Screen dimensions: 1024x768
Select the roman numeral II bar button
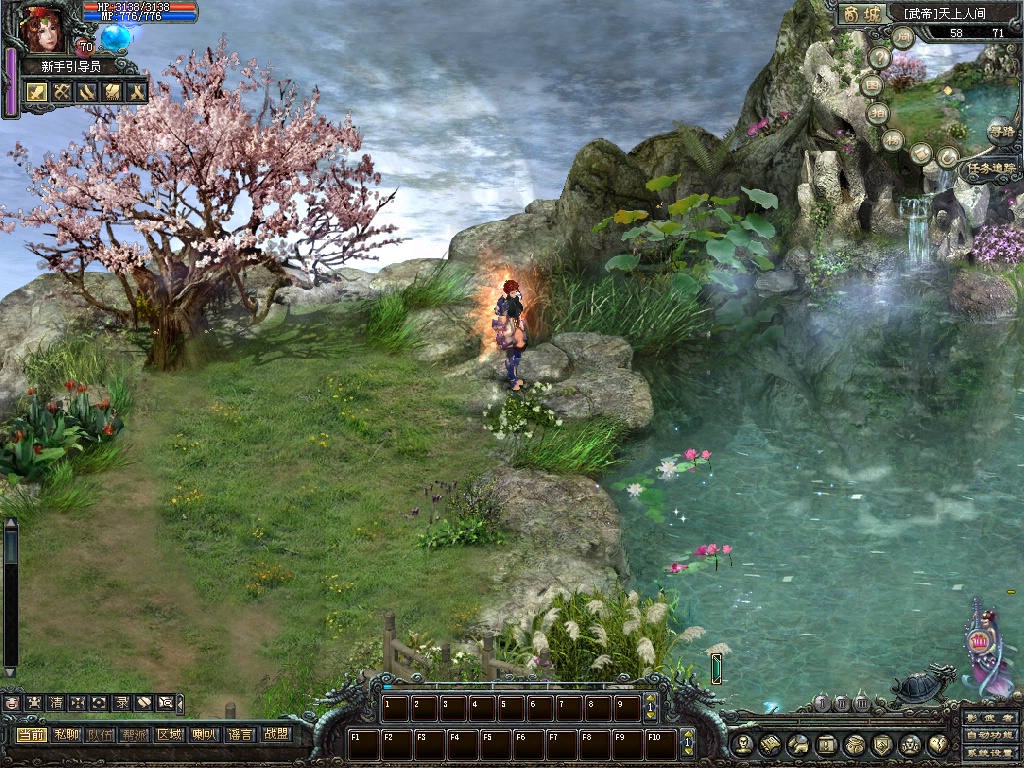click(842, 703)
